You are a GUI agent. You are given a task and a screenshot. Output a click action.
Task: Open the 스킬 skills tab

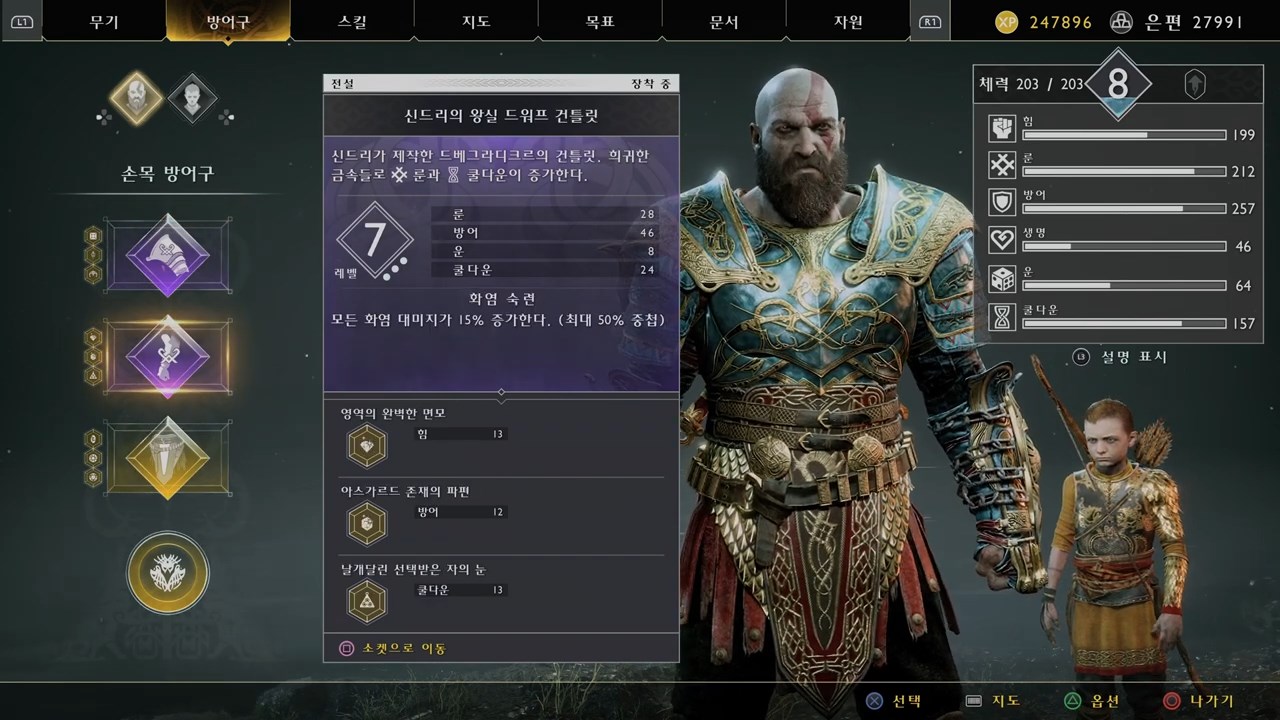coord(351,21)
